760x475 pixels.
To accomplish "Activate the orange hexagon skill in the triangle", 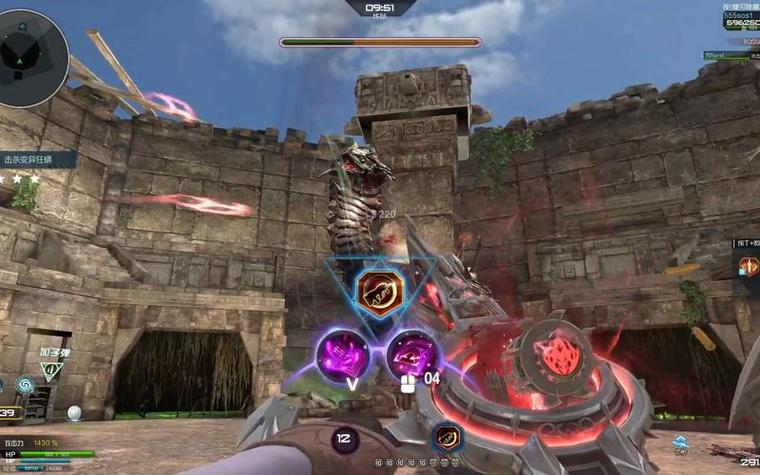I will (379, 293).
